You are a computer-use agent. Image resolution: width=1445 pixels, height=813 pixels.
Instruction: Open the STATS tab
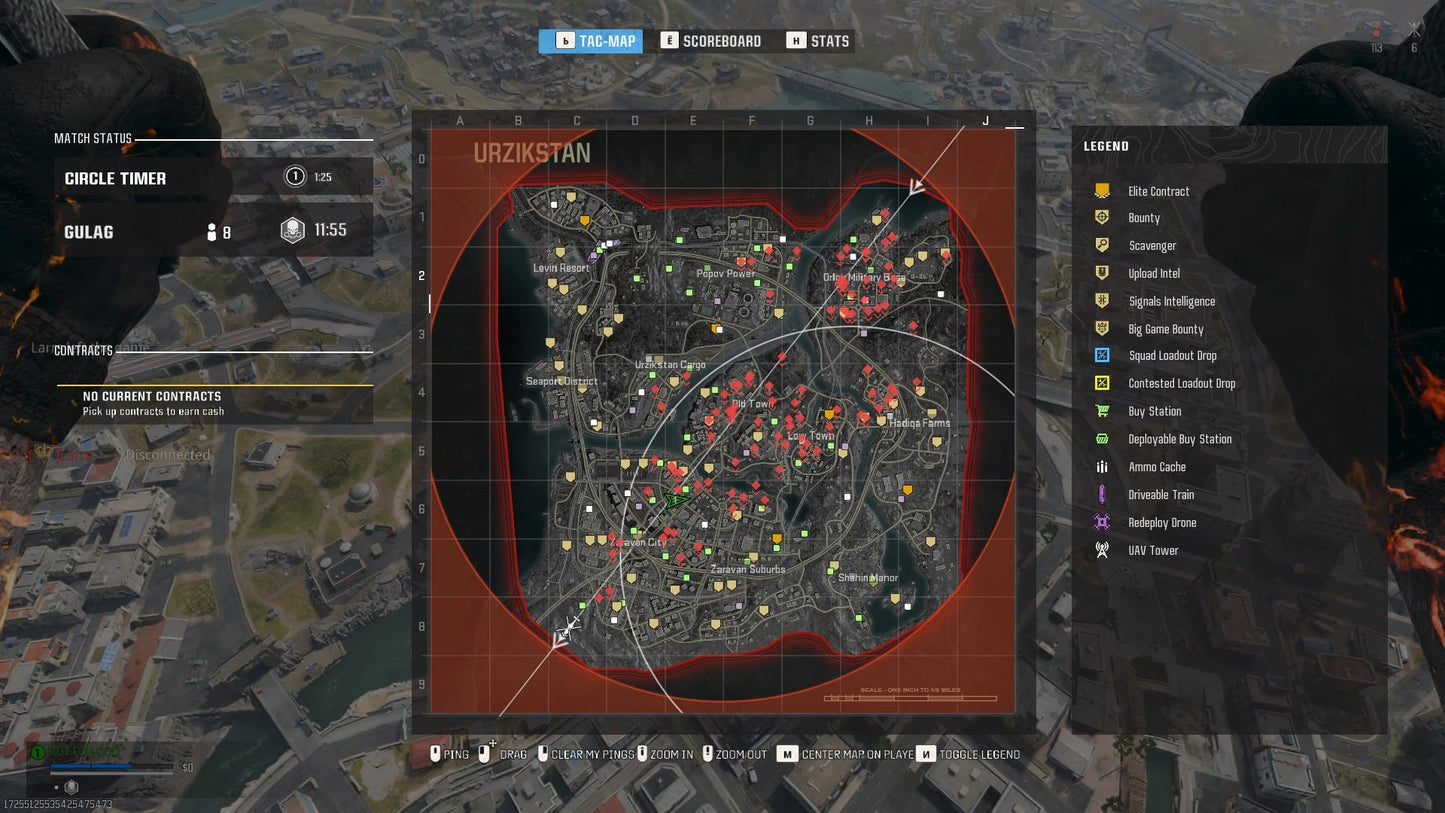coord(817,40)
